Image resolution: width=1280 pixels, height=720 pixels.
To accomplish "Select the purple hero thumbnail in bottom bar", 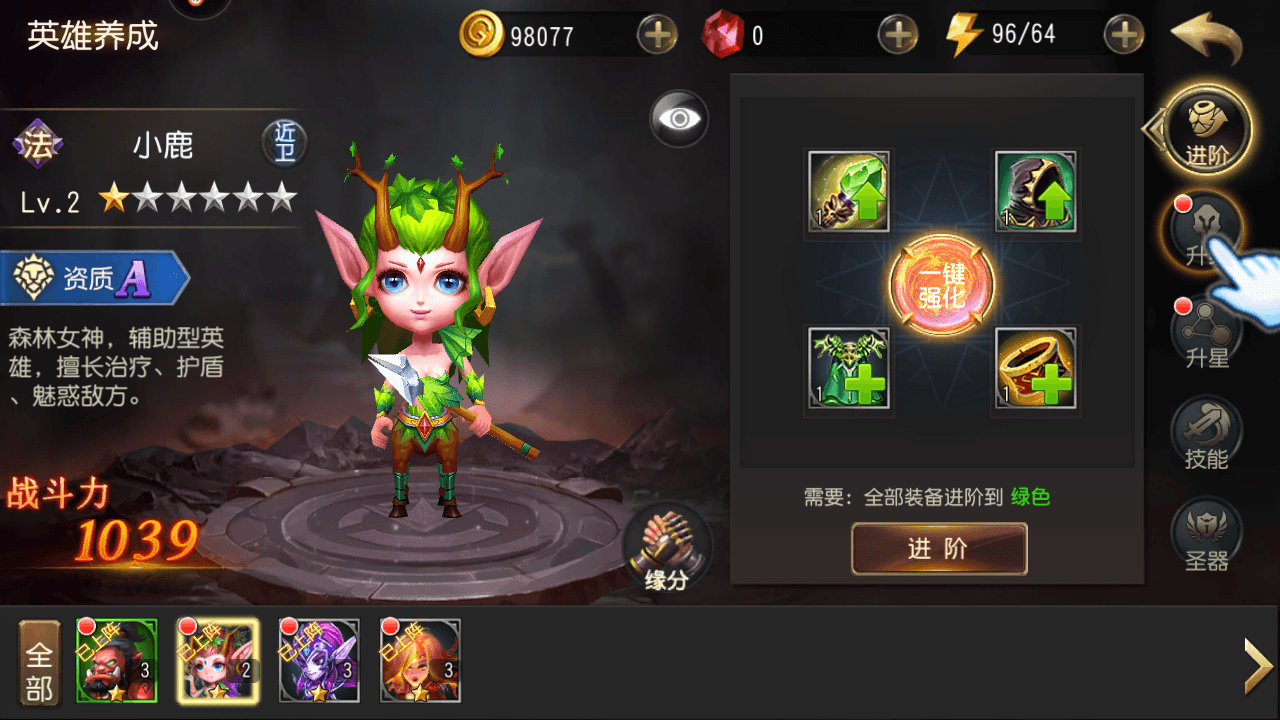I will [x=319, y=660].
